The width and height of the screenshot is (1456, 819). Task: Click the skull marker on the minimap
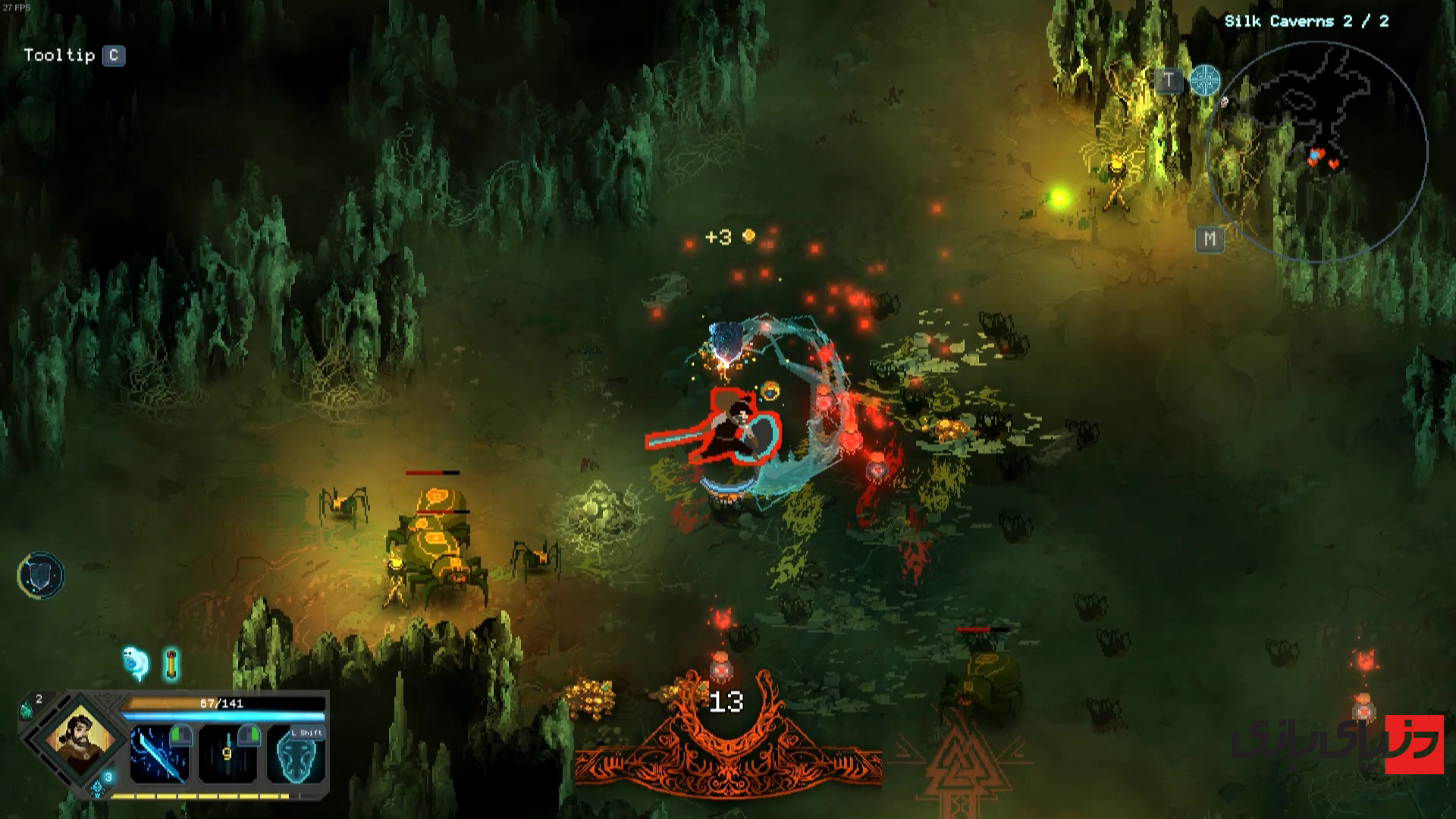[1224, 102]
